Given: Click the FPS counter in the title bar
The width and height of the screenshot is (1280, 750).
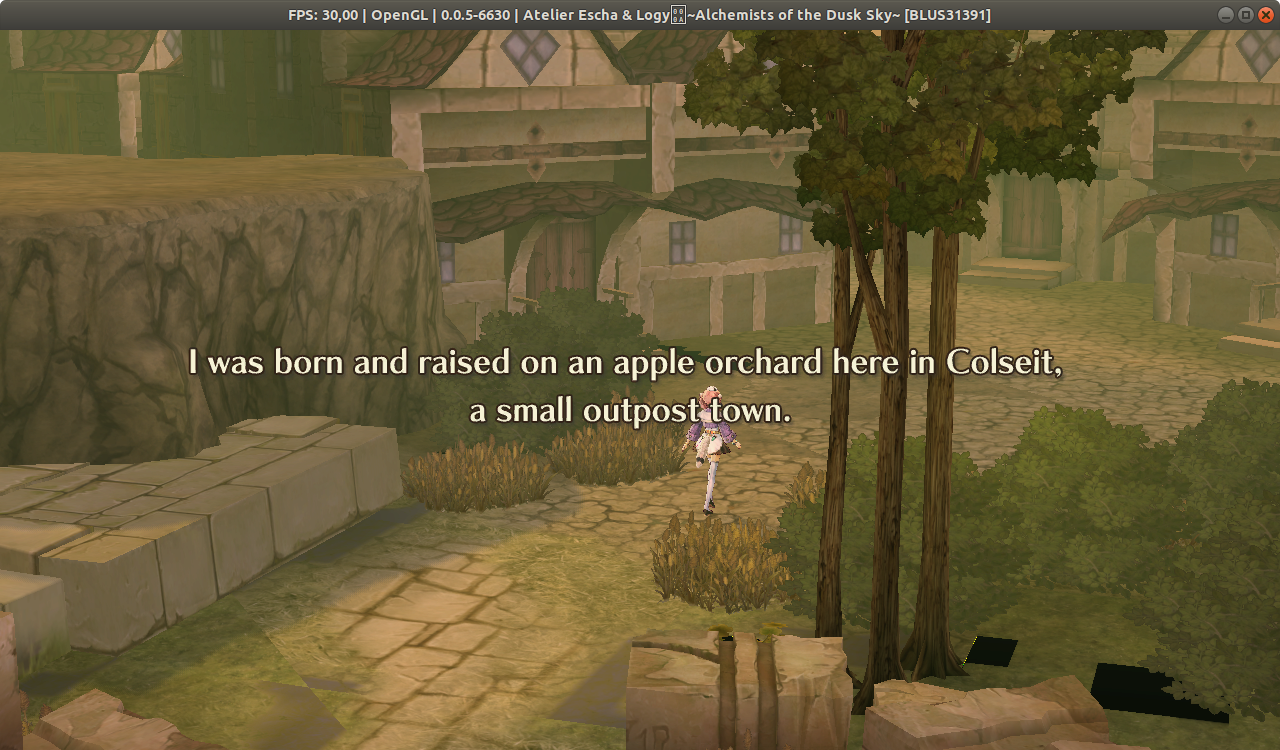Looking at the screenshot, I should pos(322,14).
